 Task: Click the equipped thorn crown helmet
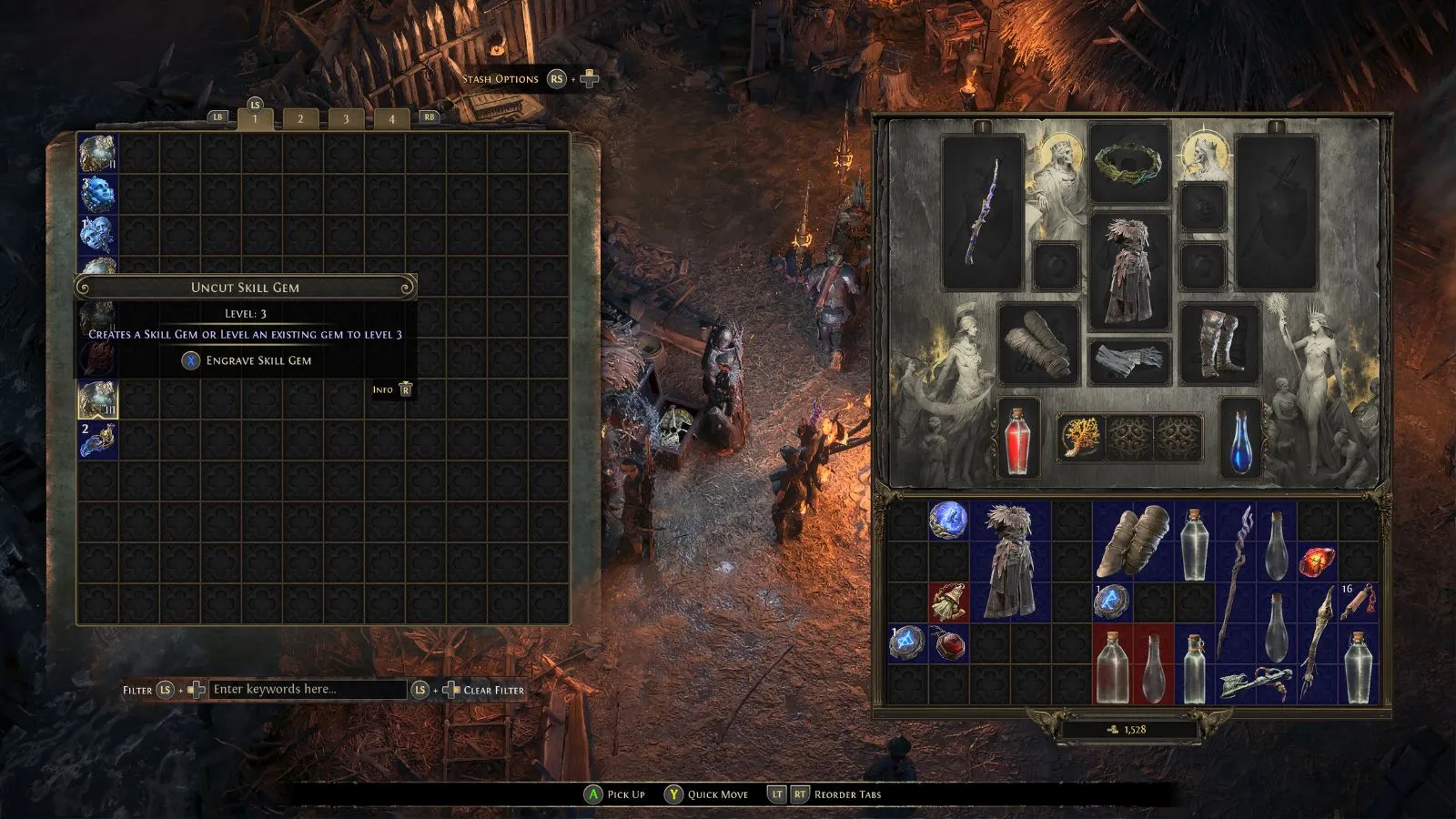tap(1129, 164)
